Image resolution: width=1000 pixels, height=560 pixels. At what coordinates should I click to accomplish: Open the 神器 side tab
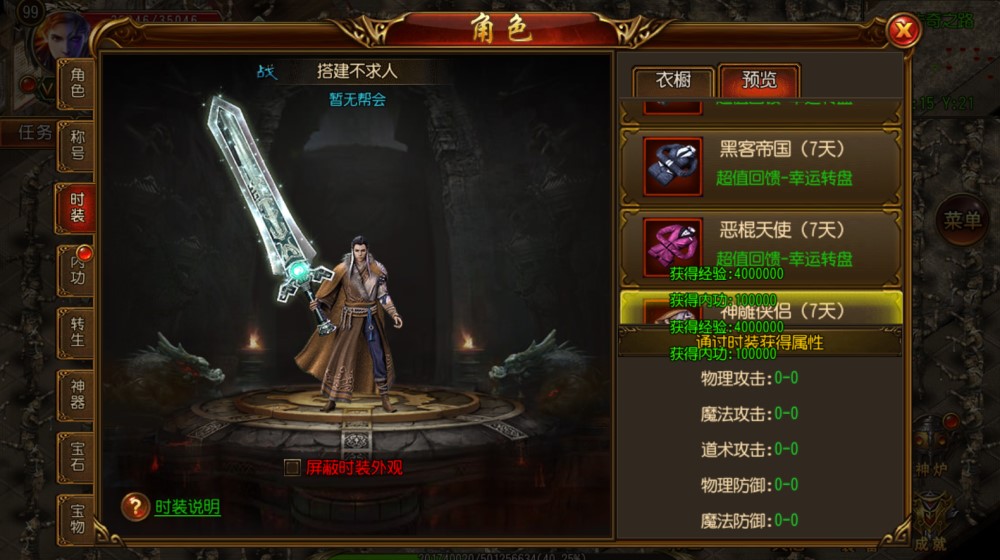coord(77,393)
